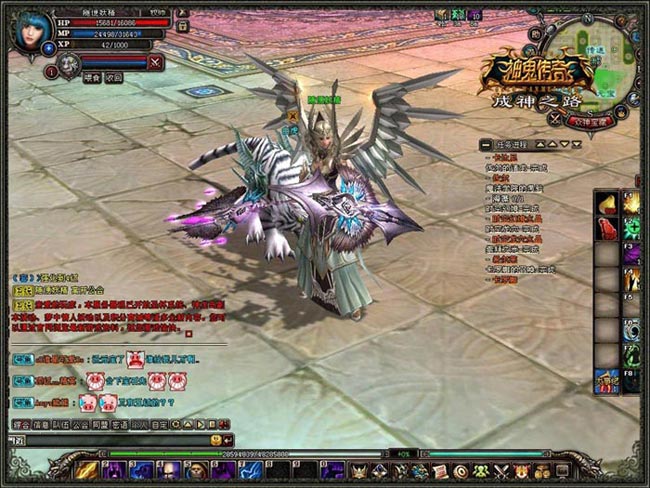Use the red potion in side hotbar
This screenshot has height=488, width=650.
click(607, 224)
